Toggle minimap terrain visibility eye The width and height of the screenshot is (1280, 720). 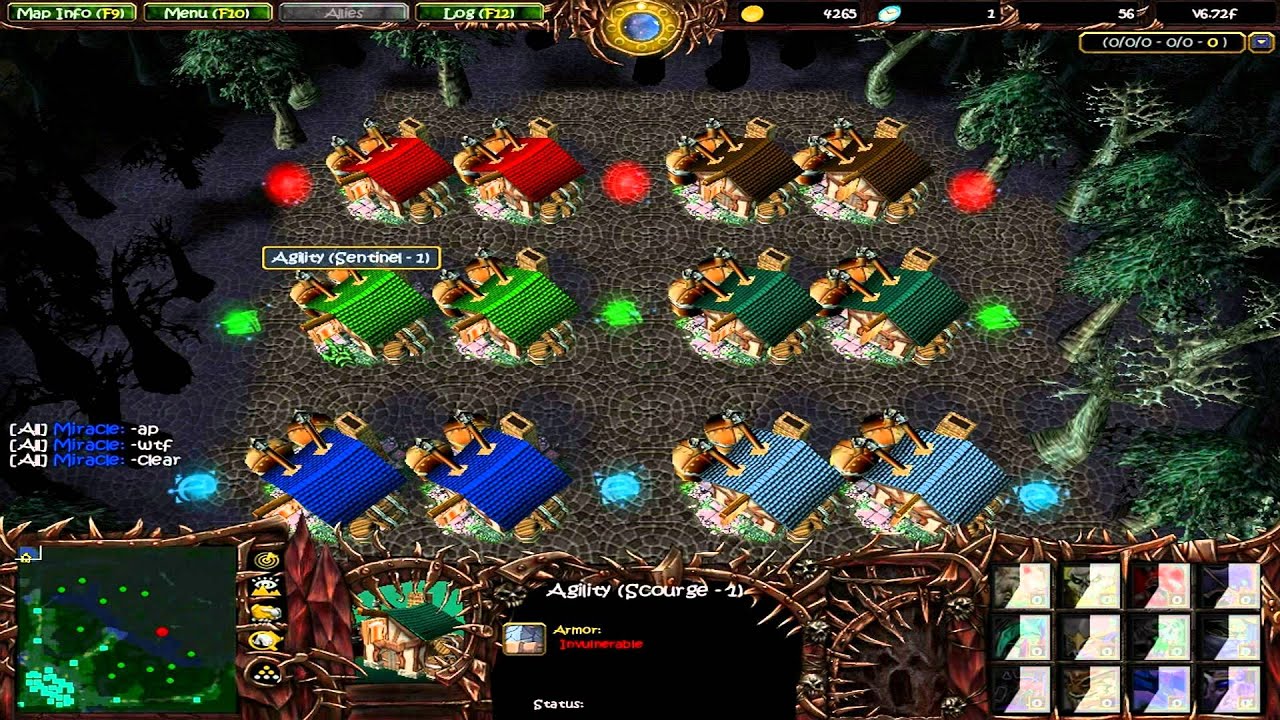[265, 585]
